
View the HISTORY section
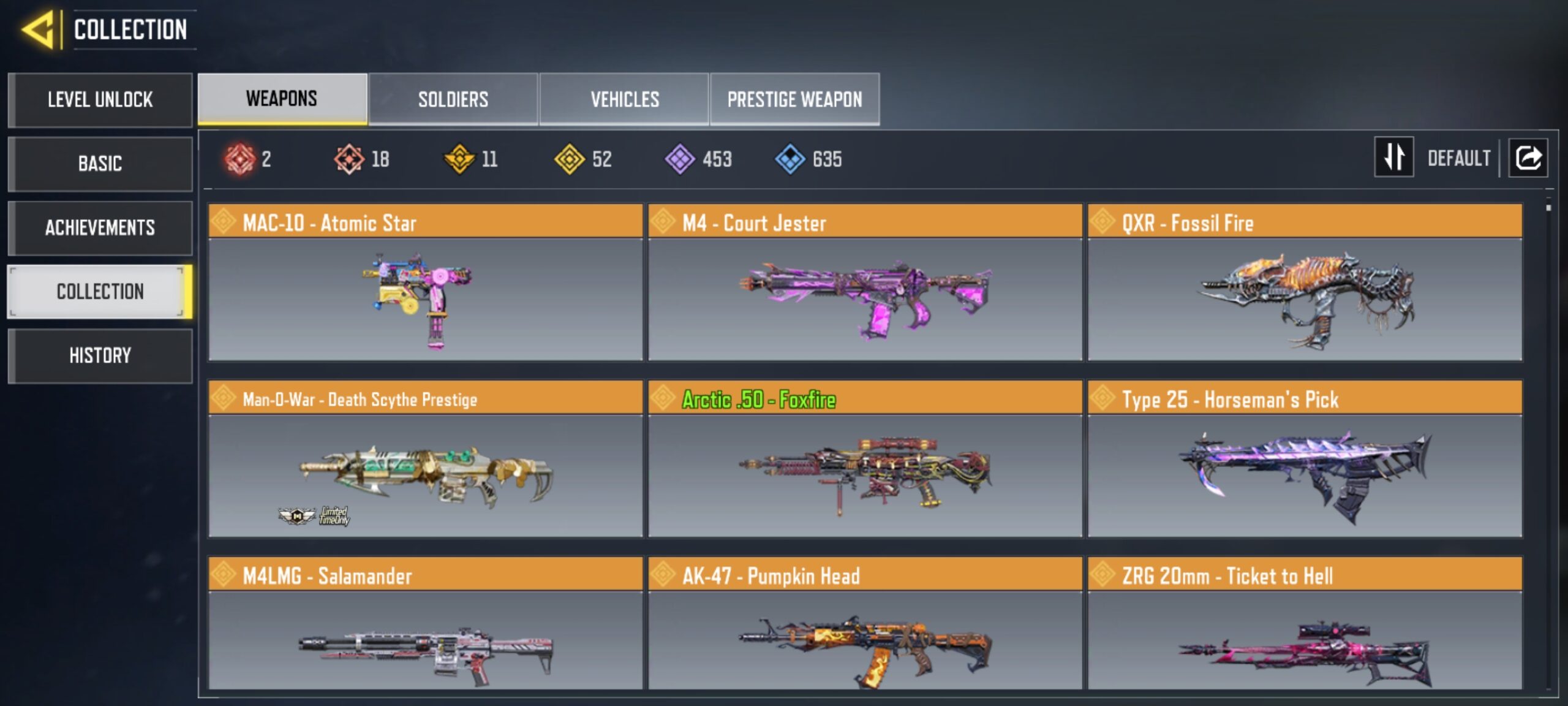point(99,355)
